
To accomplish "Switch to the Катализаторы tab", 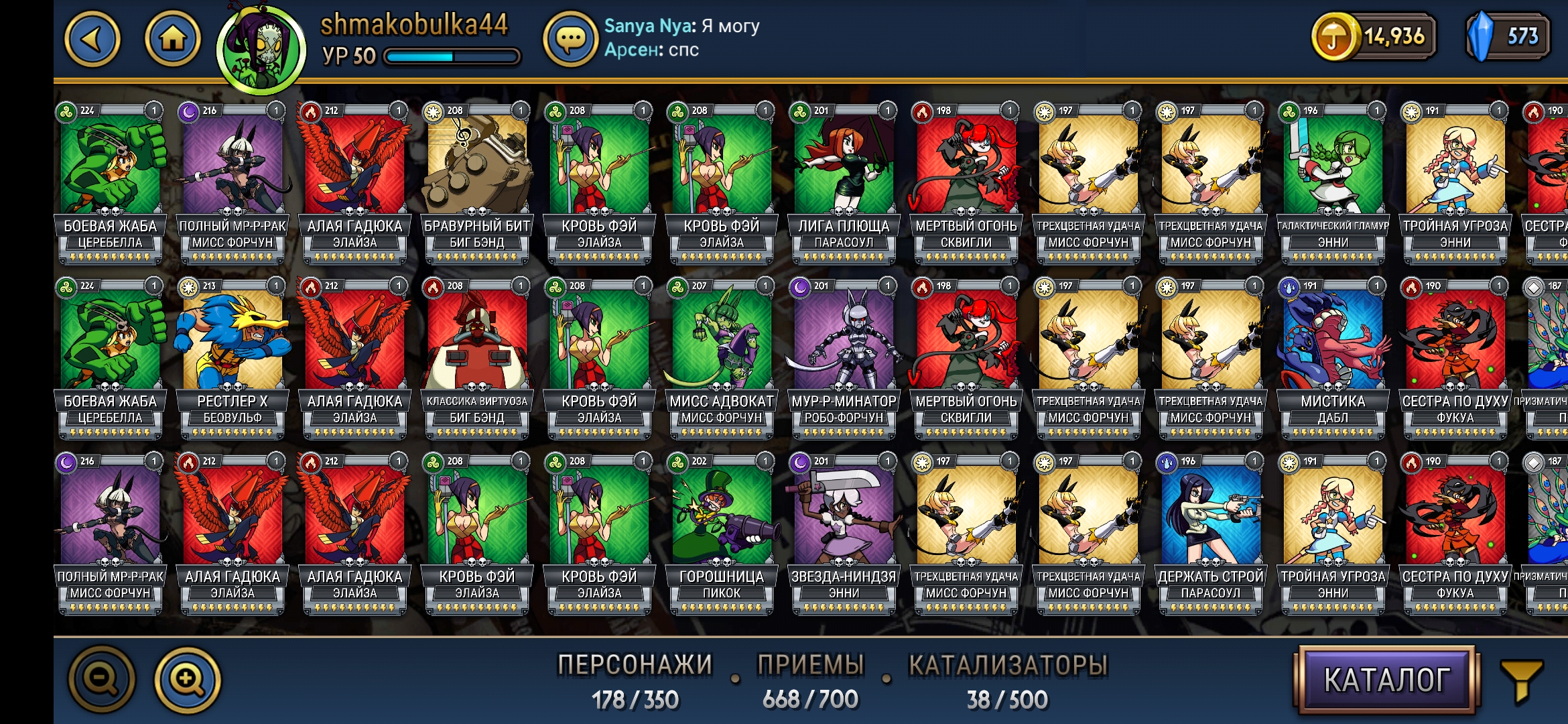I will pos(1007,680).
